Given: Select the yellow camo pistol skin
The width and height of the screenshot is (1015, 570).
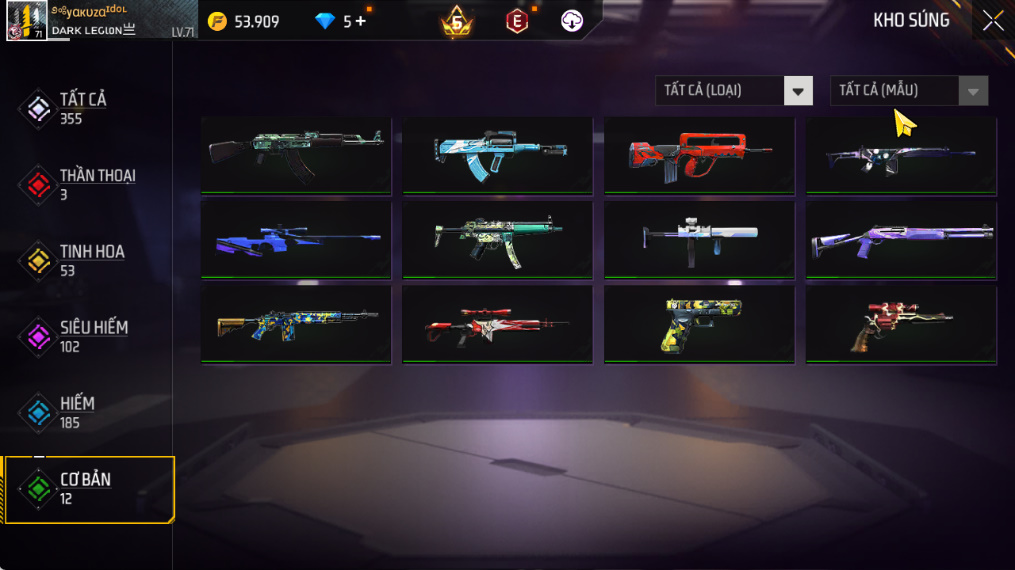Looking at the screenshot, I should pyautogui.click(x=699, y=324).
